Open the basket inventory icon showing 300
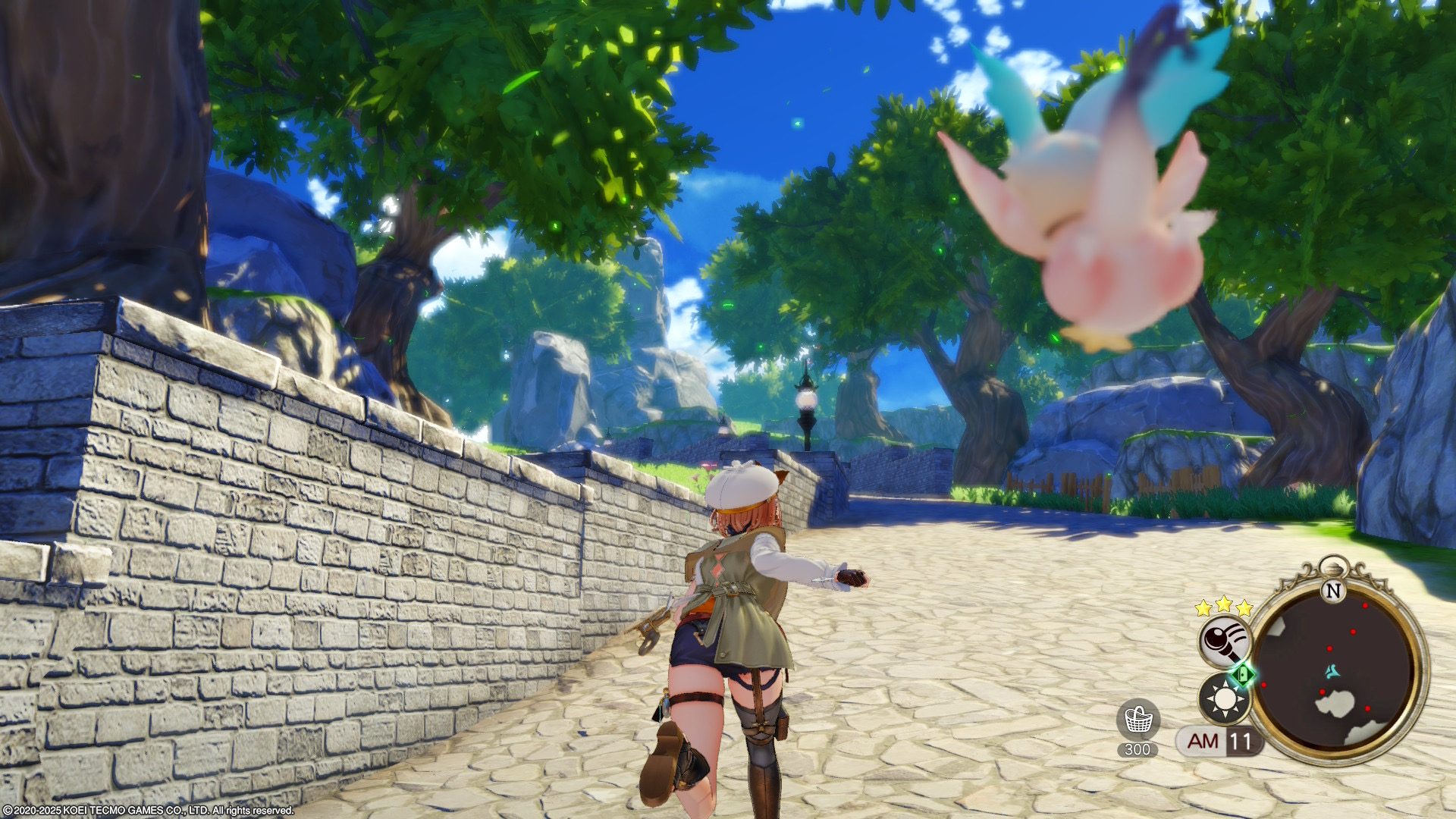1456x819 pixels. click(1138, 719)
